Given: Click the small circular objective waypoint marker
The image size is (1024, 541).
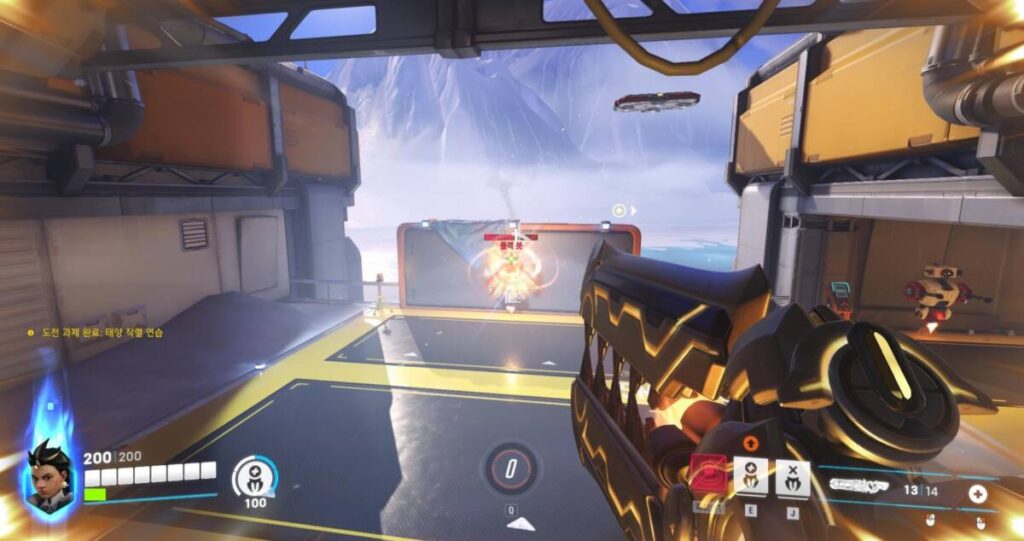Looking at the screenshot, I should pos(619,210).
